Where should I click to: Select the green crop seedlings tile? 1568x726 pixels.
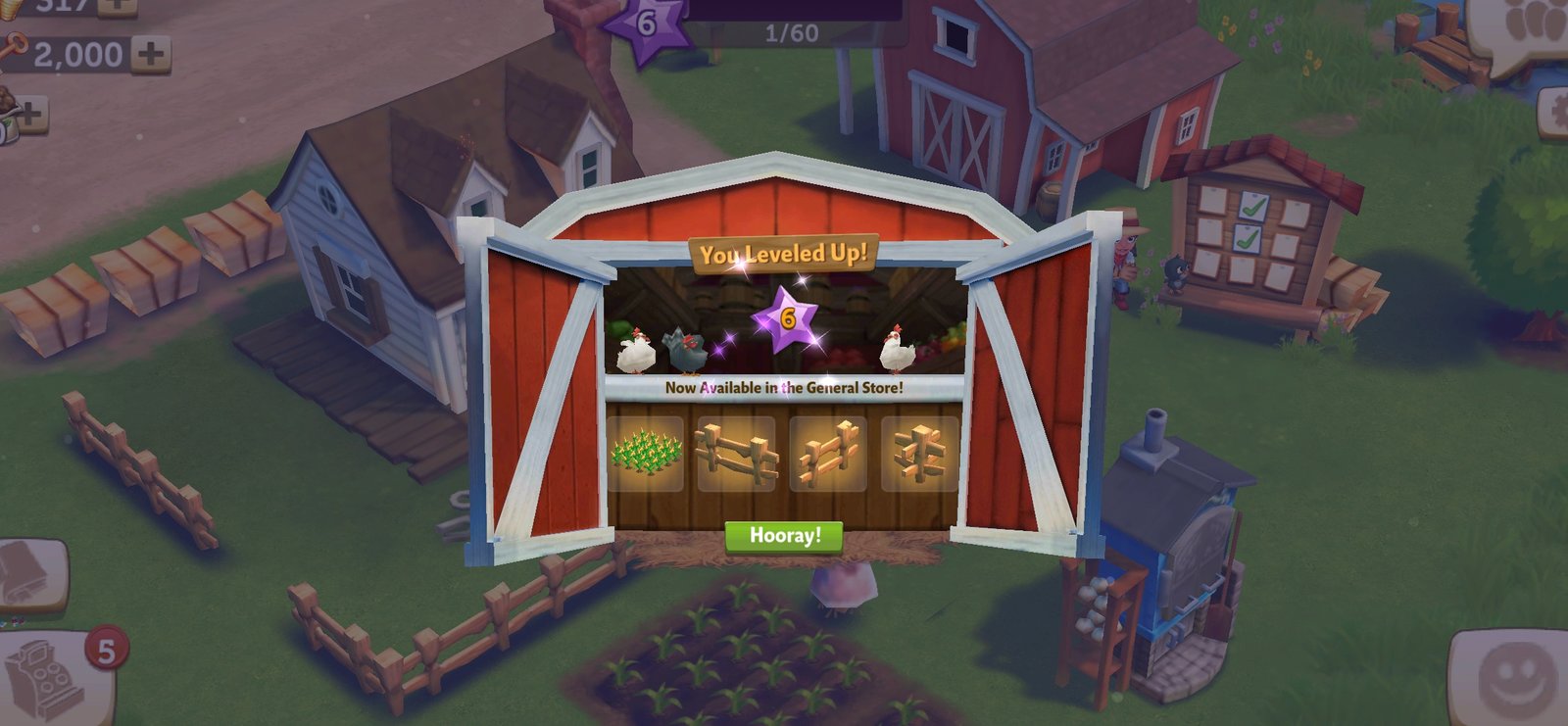[645, 453]
